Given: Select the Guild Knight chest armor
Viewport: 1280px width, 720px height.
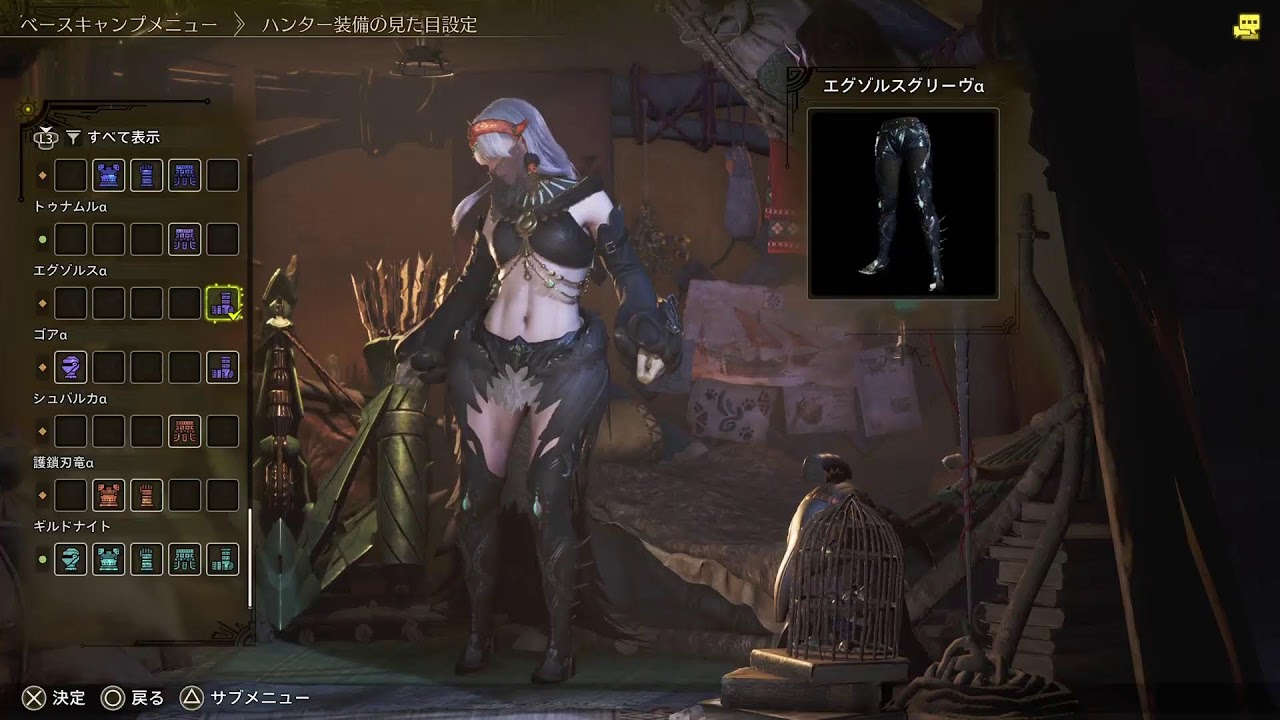Looking at the screenshot, I should point(108,559).
